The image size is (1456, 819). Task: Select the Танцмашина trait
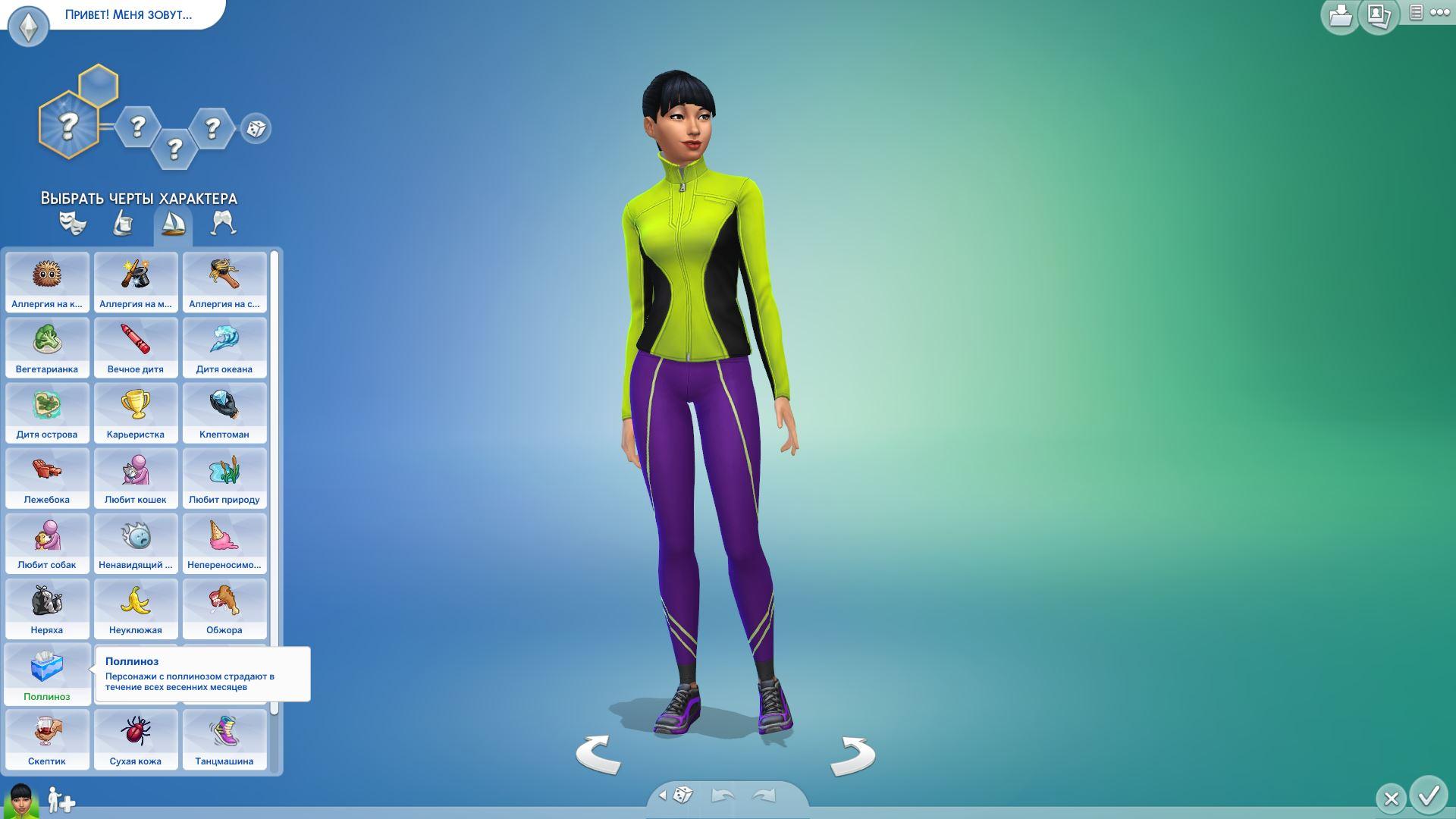point(224,739)
